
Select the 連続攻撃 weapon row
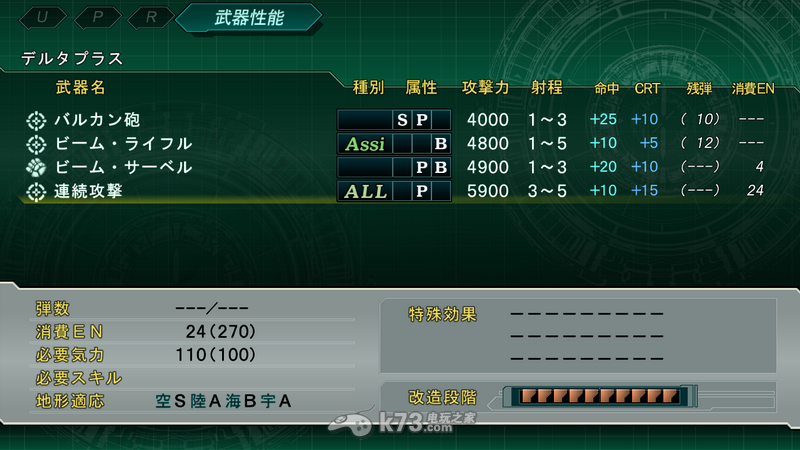pos(88,191)
